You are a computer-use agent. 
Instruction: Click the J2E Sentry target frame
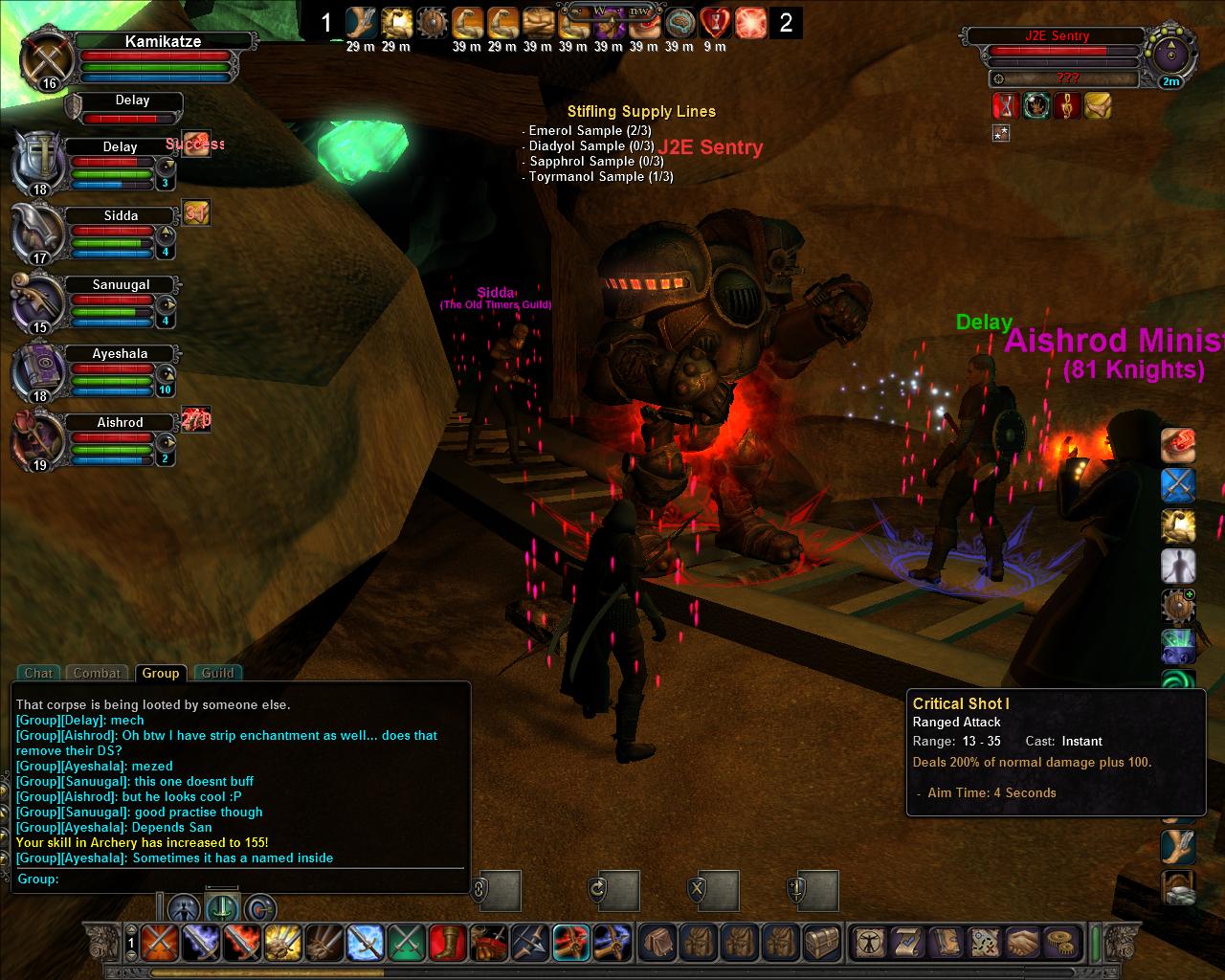(x=1057, y=36)
